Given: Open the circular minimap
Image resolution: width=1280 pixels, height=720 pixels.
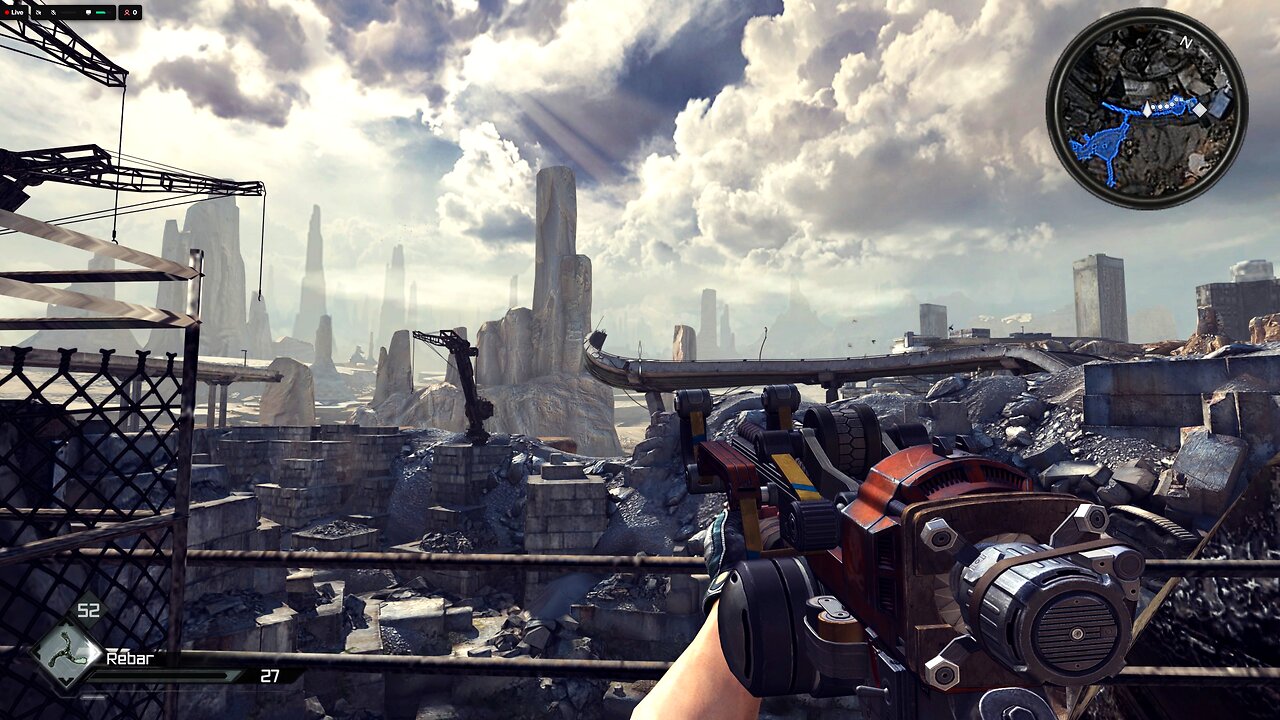Looking at the screenshot, I should 1146,108.
